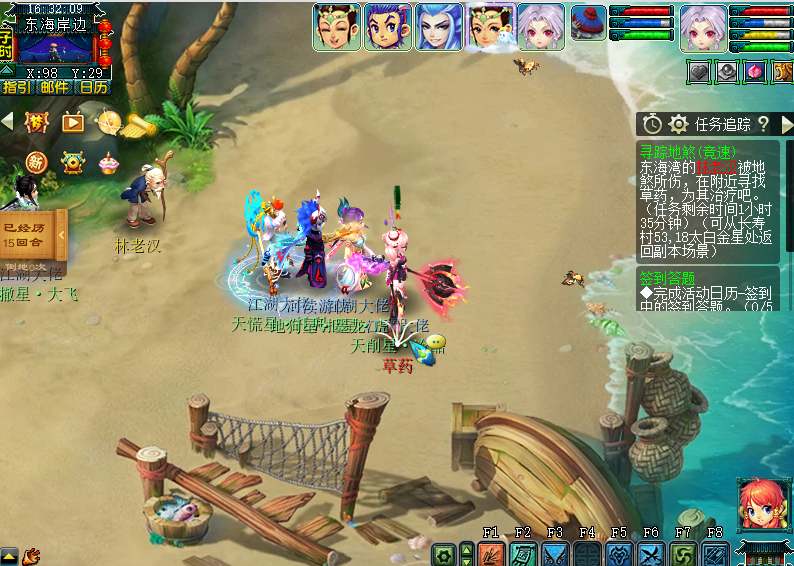Activate the F7 green swirl skill
The image size is (794, 566).
click(x=683, y=554)
